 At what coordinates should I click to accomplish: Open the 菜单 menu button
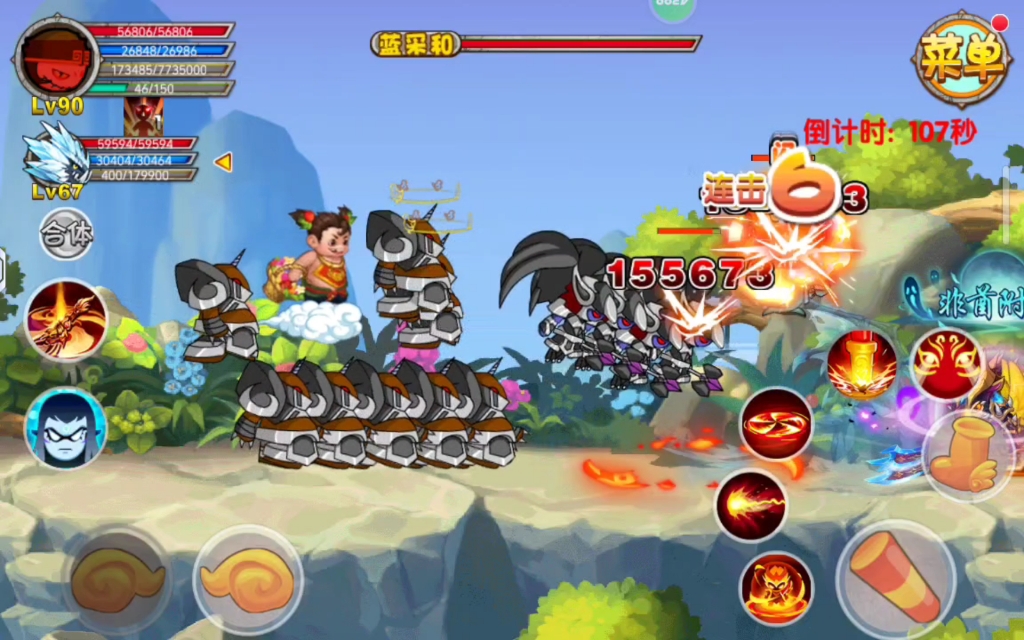[x=960, y=60]
